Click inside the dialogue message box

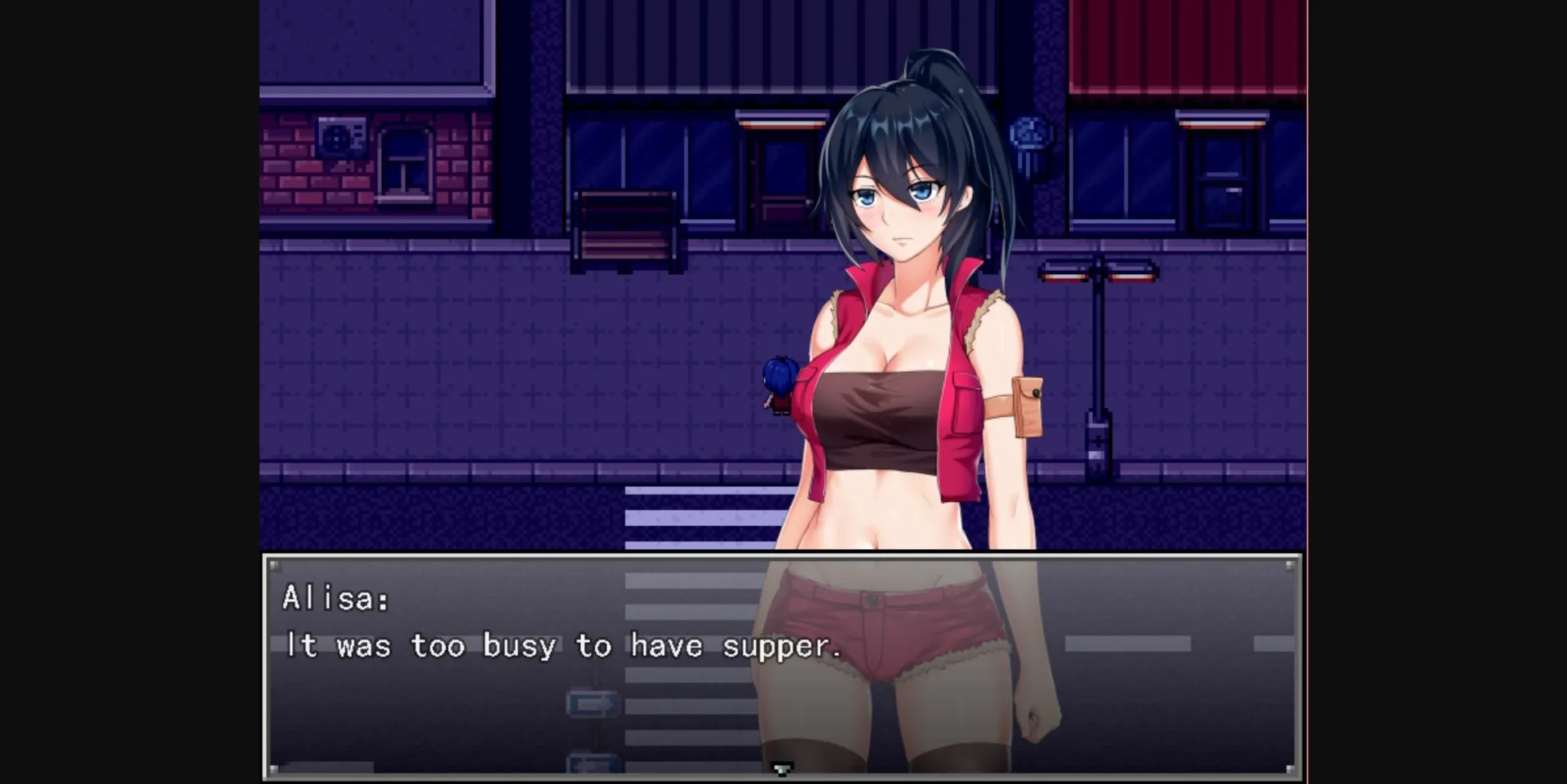pos(490,710)
